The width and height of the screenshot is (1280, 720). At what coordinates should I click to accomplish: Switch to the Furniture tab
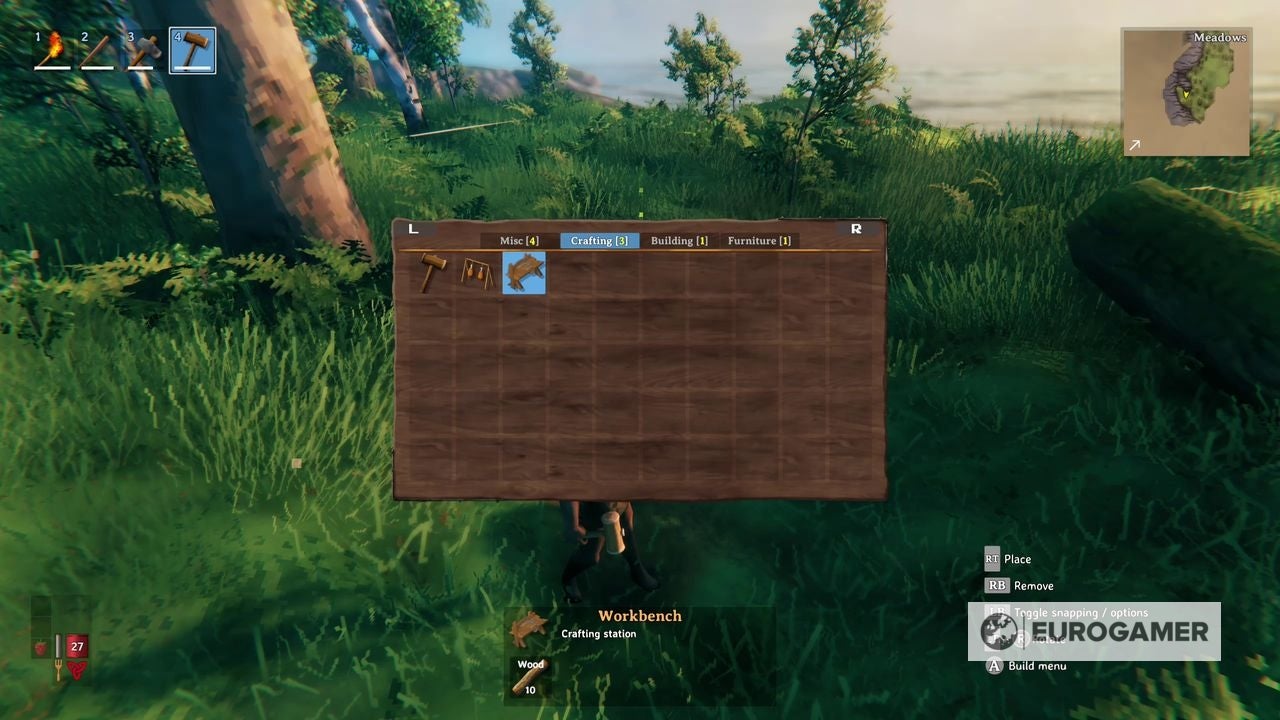[758, 240]
